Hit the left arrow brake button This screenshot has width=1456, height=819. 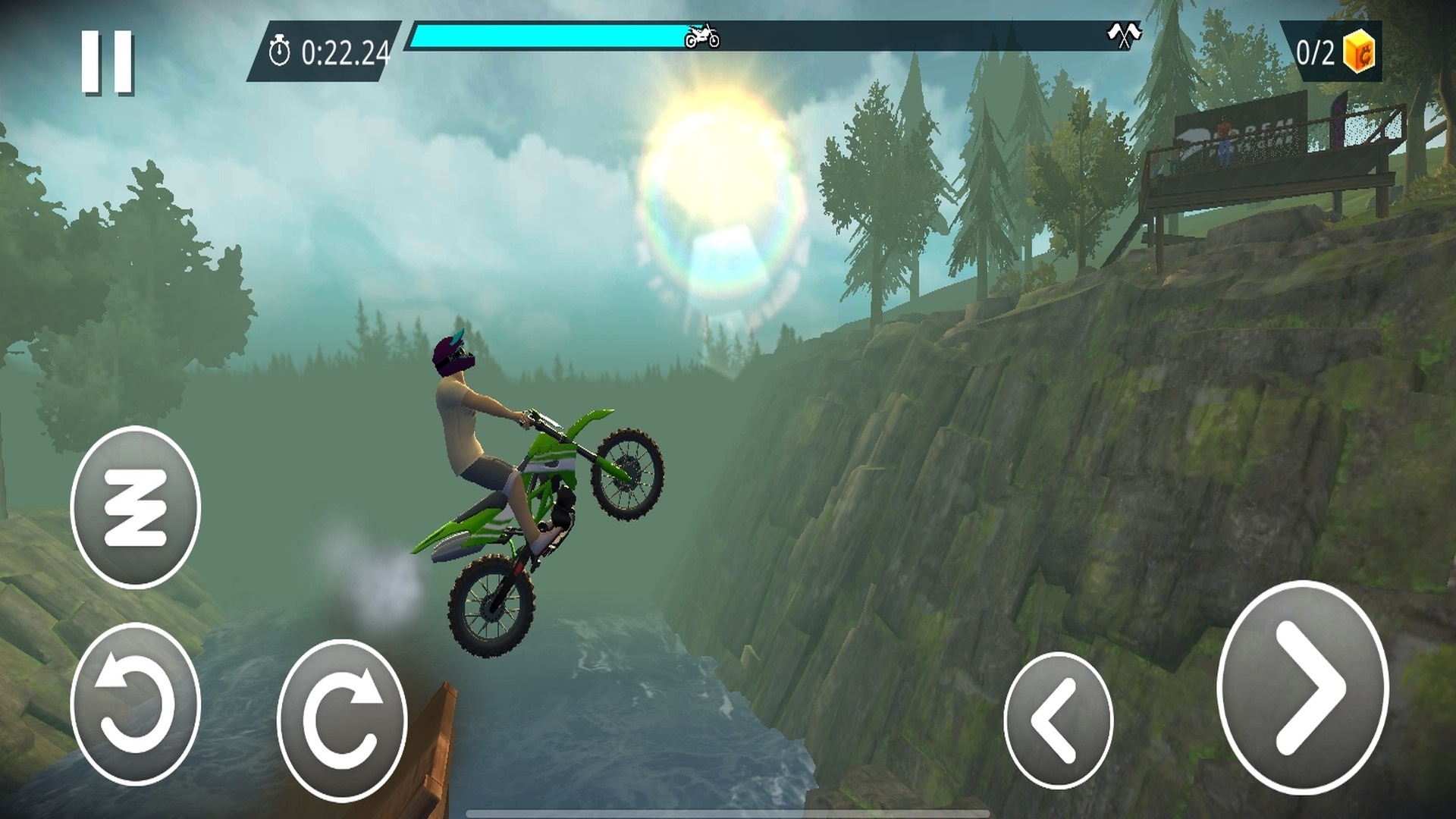[1057, 720]
